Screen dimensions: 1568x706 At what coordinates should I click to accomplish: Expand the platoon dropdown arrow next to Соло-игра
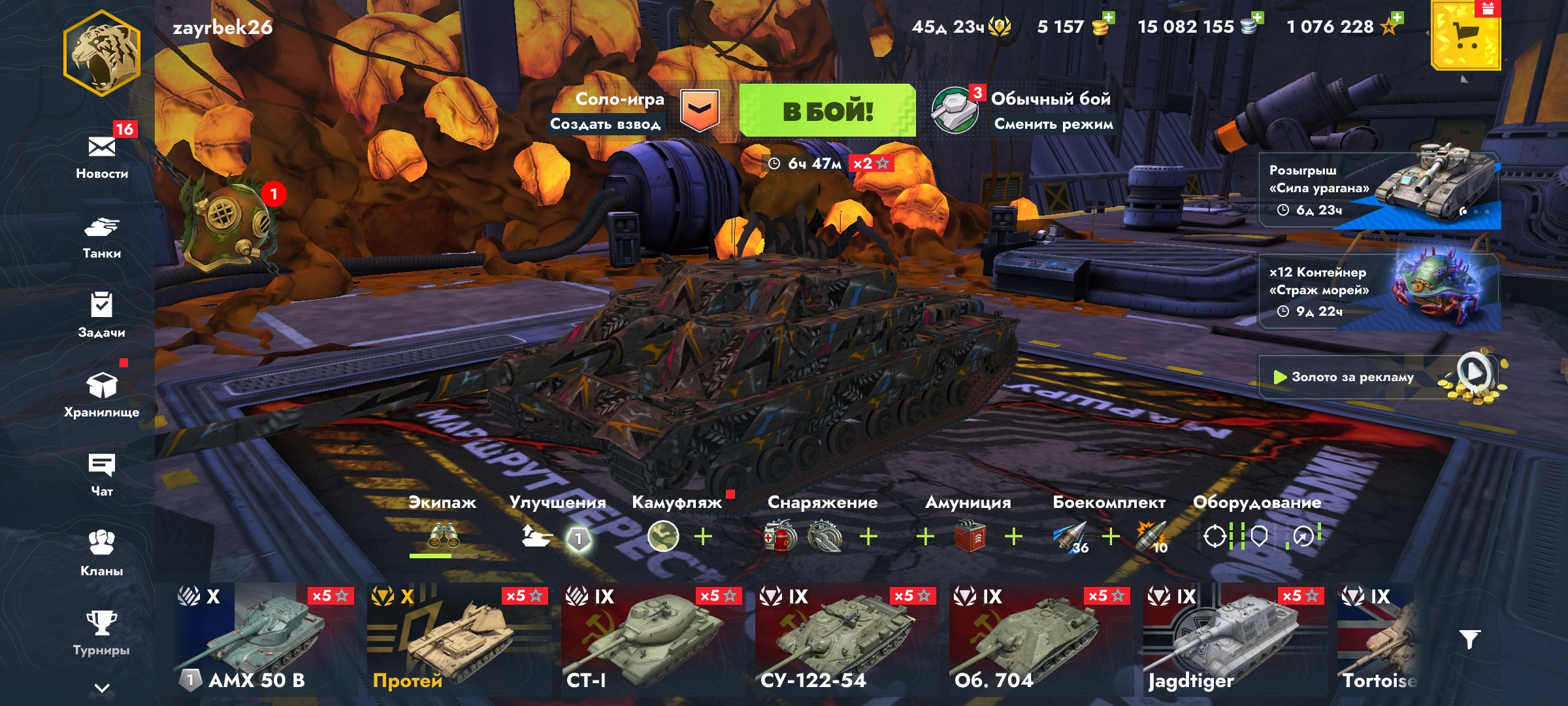[699, 110]
